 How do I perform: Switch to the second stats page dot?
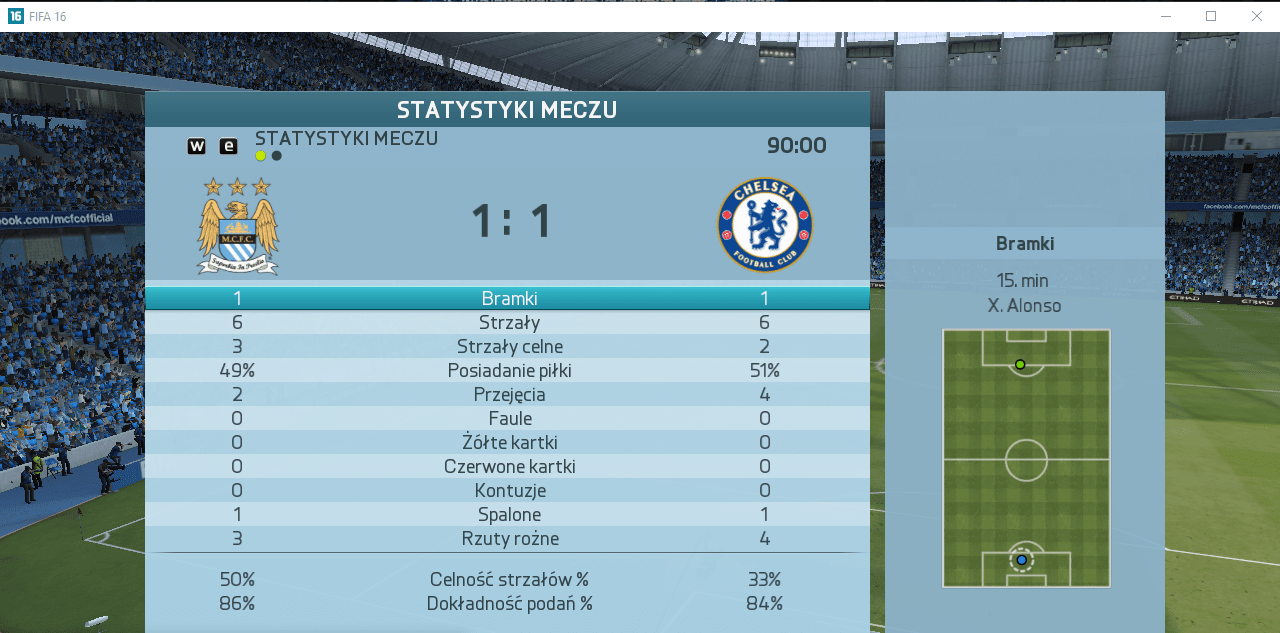click(x=277, y=156)
